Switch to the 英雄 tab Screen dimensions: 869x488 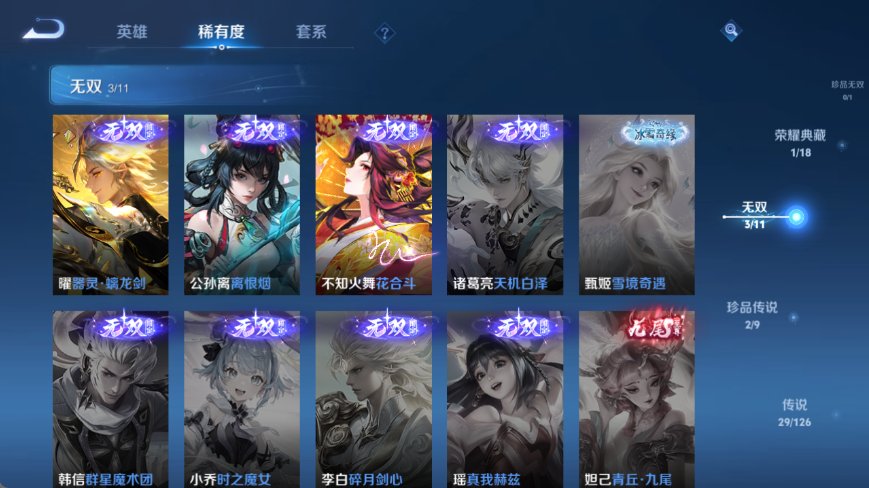coord(132,32)
